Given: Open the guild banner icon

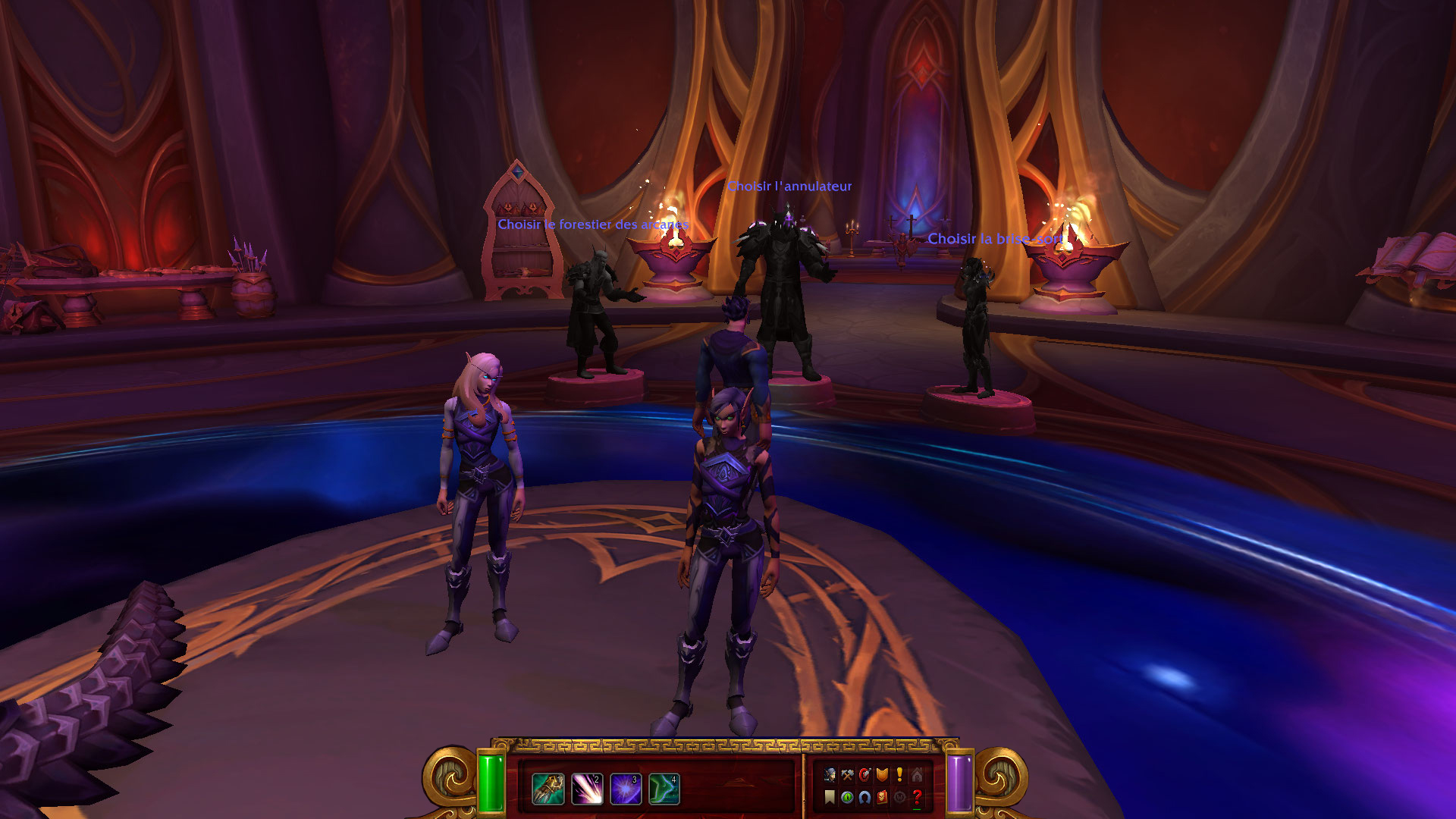Looking at the screenshot, I should [x=830, y=797].
